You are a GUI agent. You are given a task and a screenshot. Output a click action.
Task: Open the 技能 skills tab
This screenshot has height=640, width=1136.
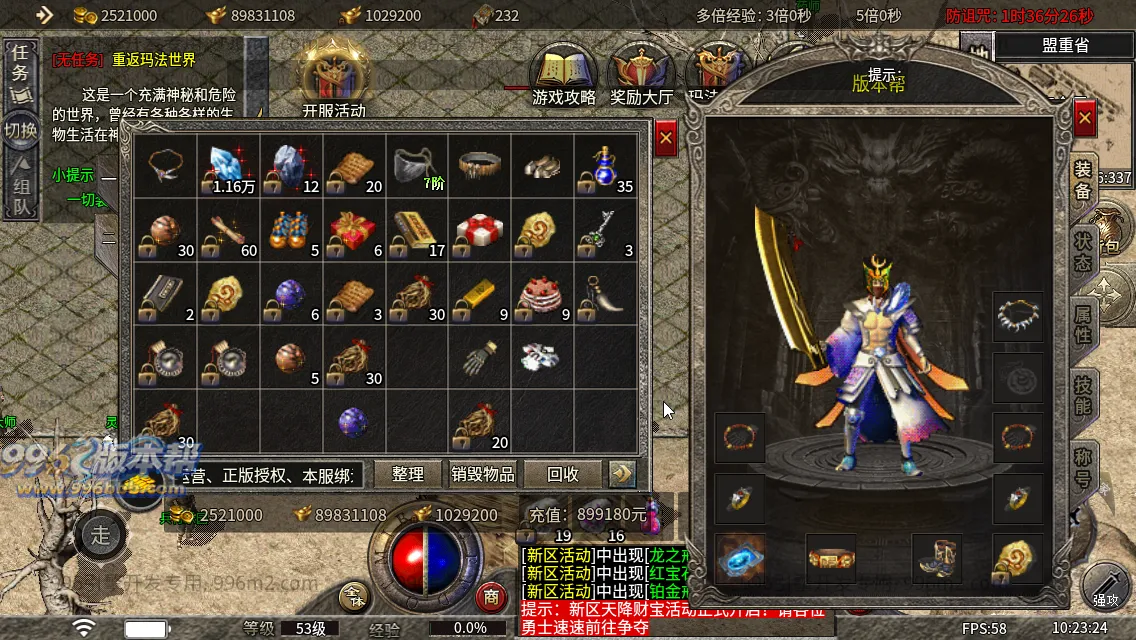point(1083,397)
